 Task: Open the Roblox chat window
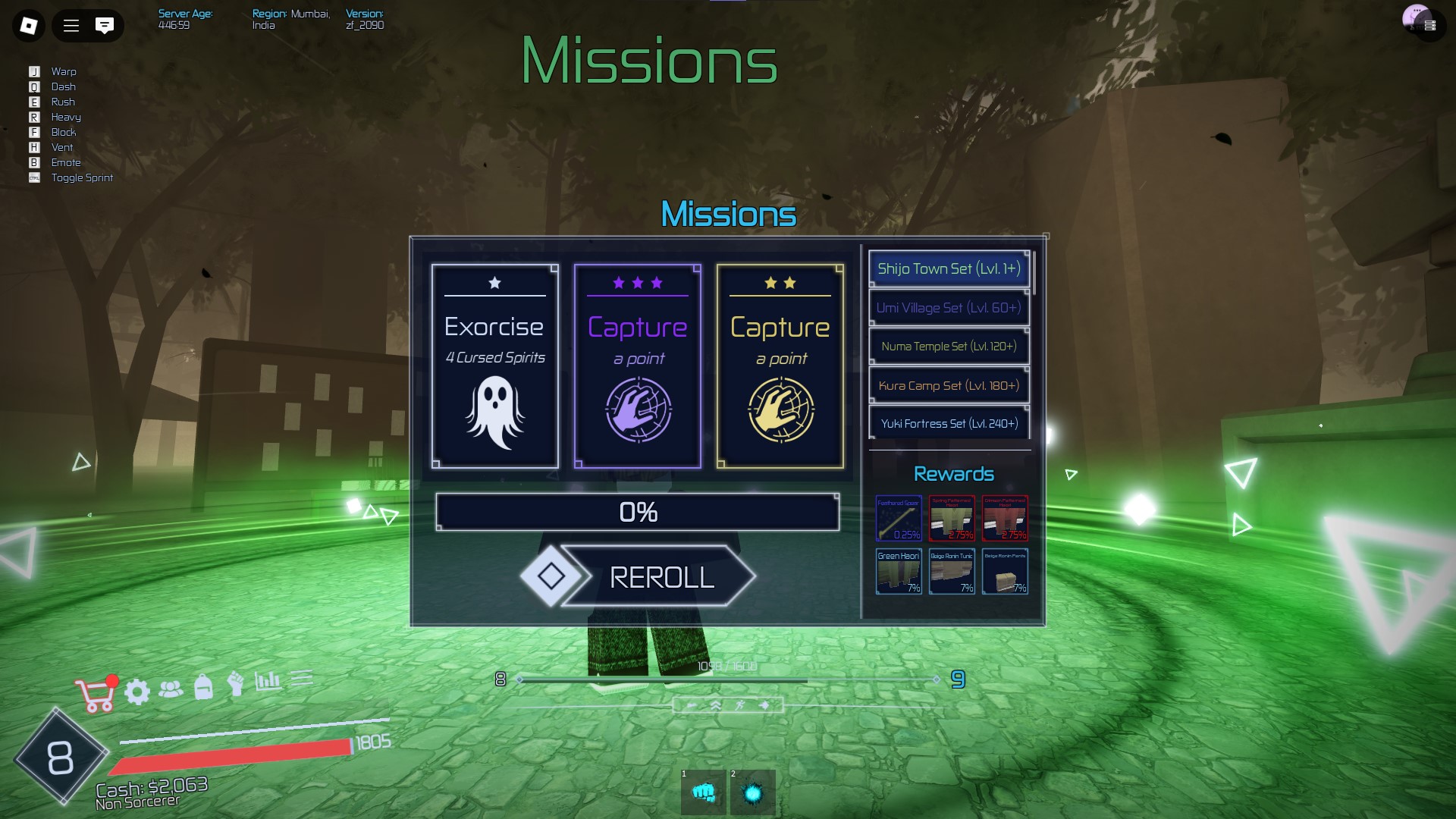click(x=105, y=26)
